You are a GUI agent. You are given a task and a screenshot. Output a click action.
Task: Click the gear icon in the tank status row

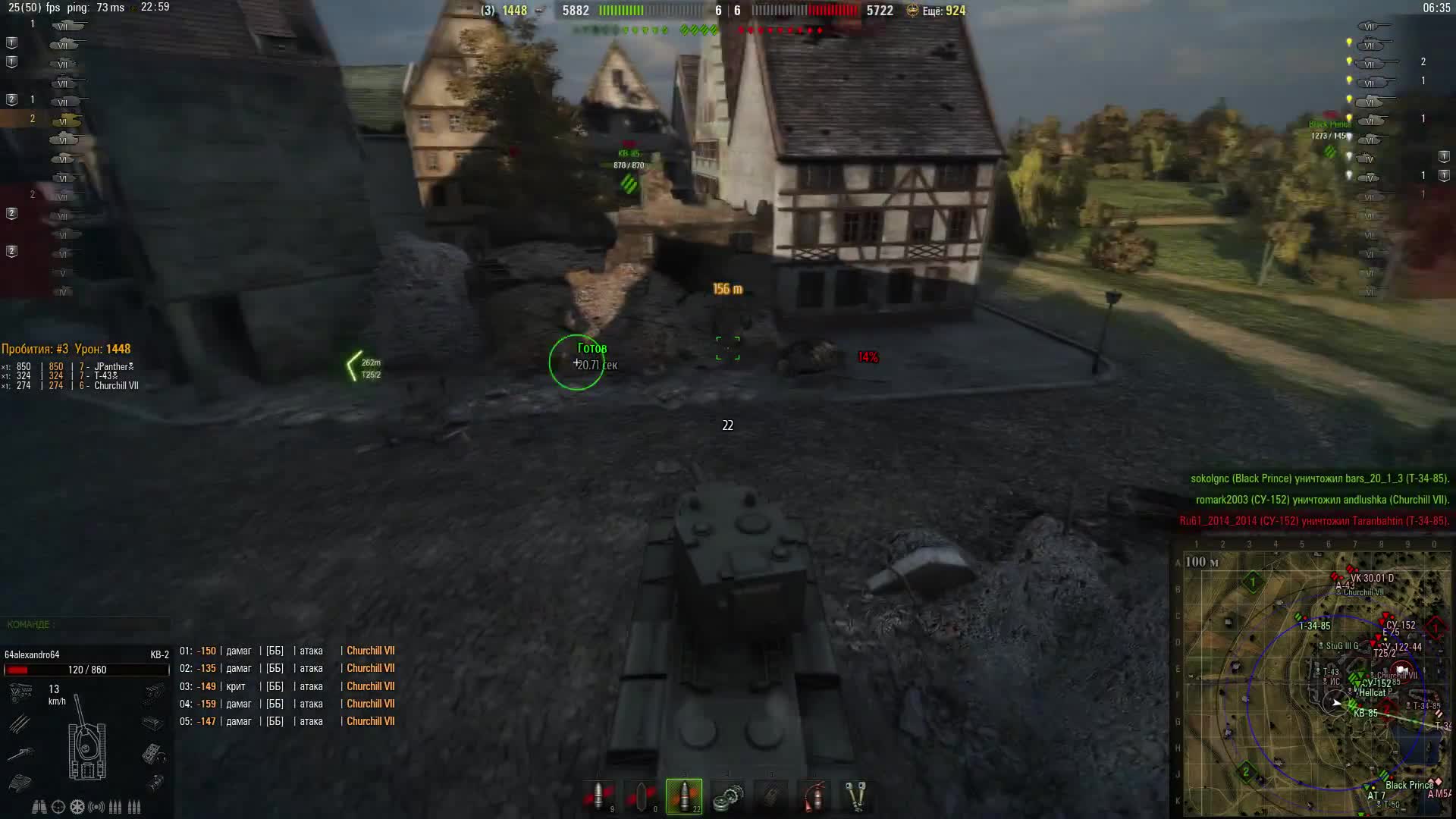[77, 806]
